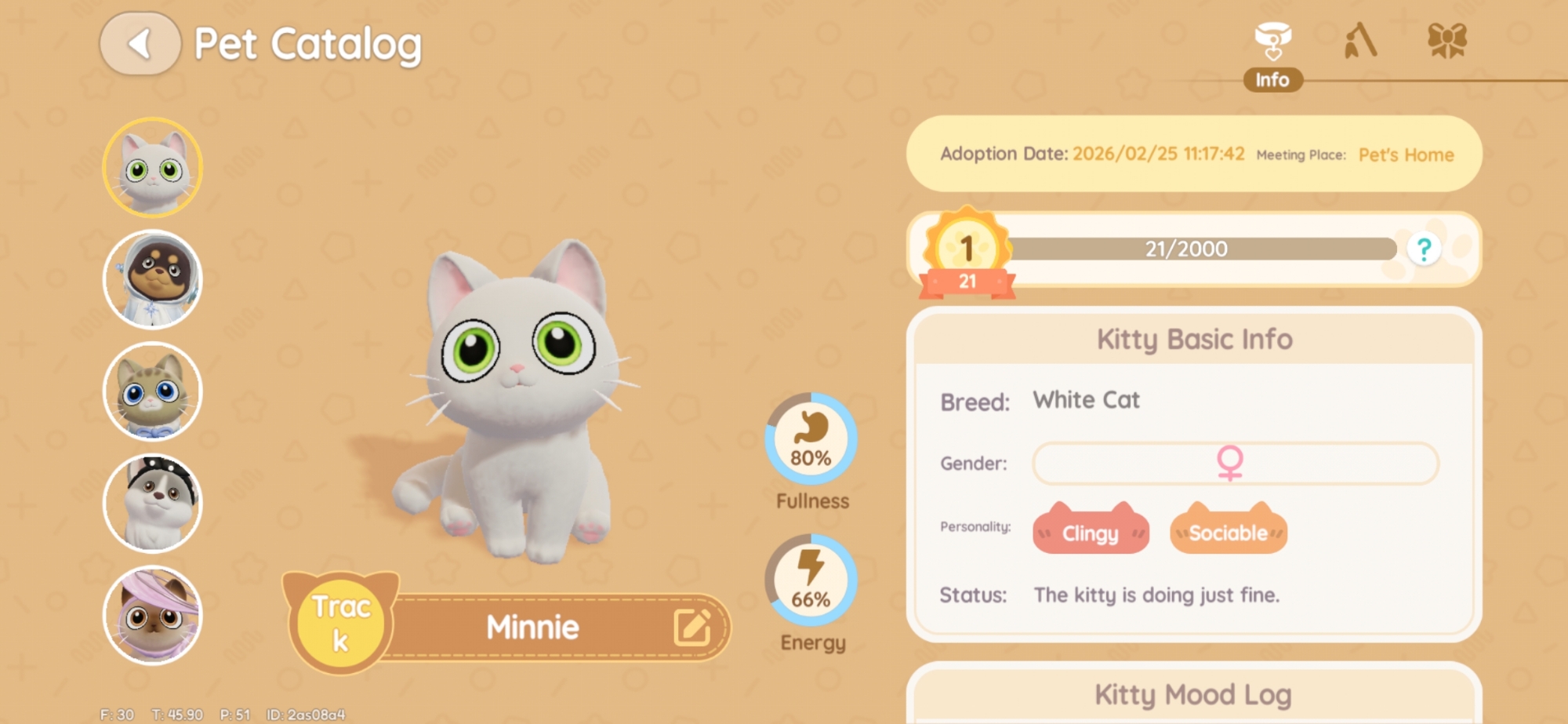Image resolution: width=1568 pixels, height=724 pixels.
Task: Tap the Fullness gauge
Action: coord(811,439)
